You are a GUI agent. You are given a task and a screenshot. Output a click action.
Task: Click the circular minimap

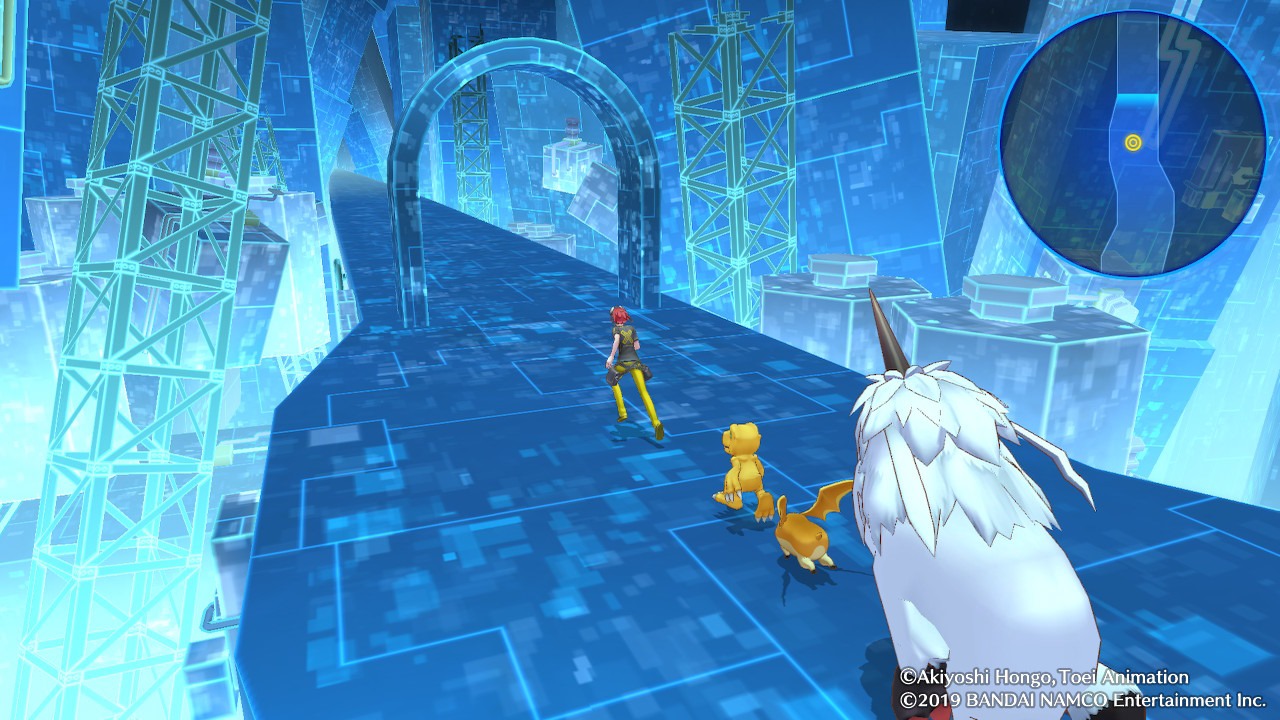[1133, 145]
